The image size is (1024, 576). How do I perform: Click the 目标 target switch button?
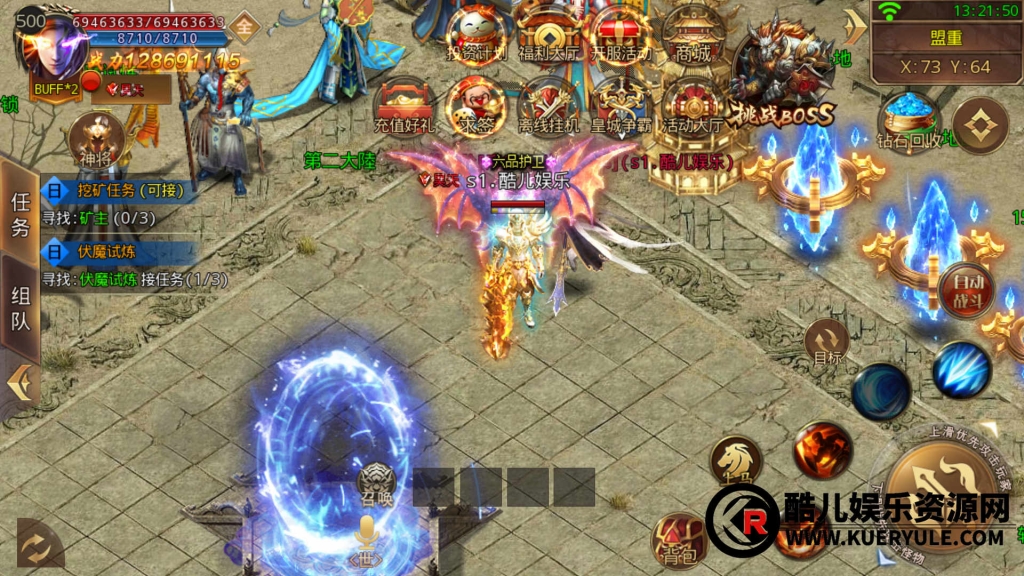[x=827, y=343]
